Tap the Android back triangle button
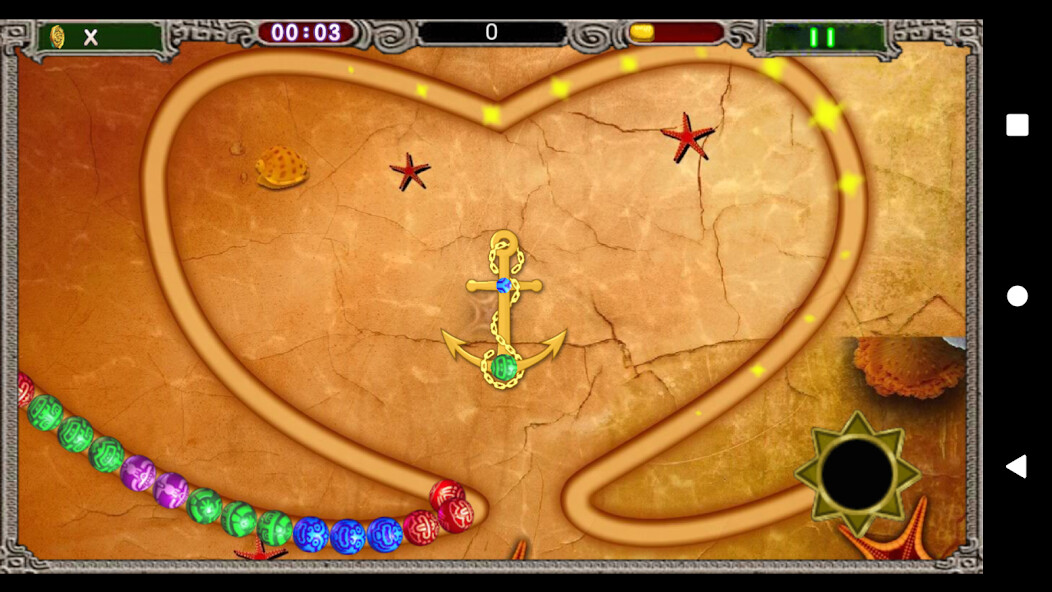The height and width of the screenshot is (592, 1052). coord(1016,466)
